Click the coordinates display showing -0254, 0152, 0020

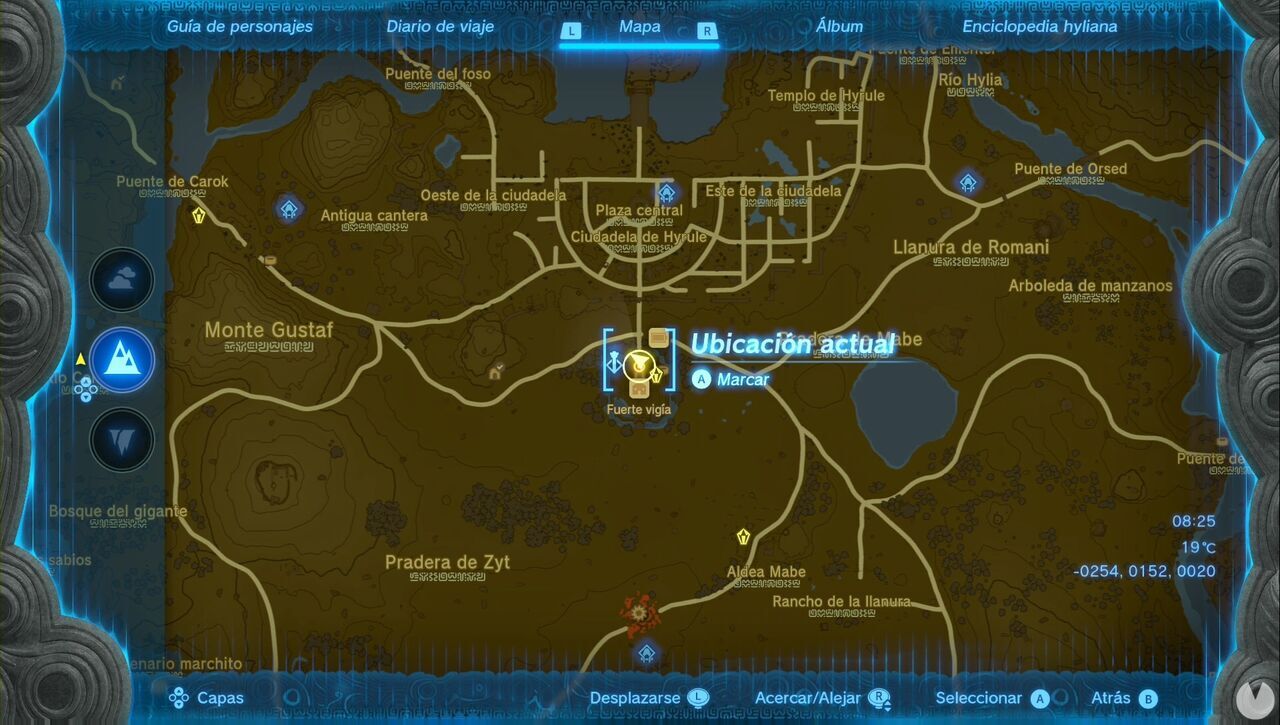1143,570
